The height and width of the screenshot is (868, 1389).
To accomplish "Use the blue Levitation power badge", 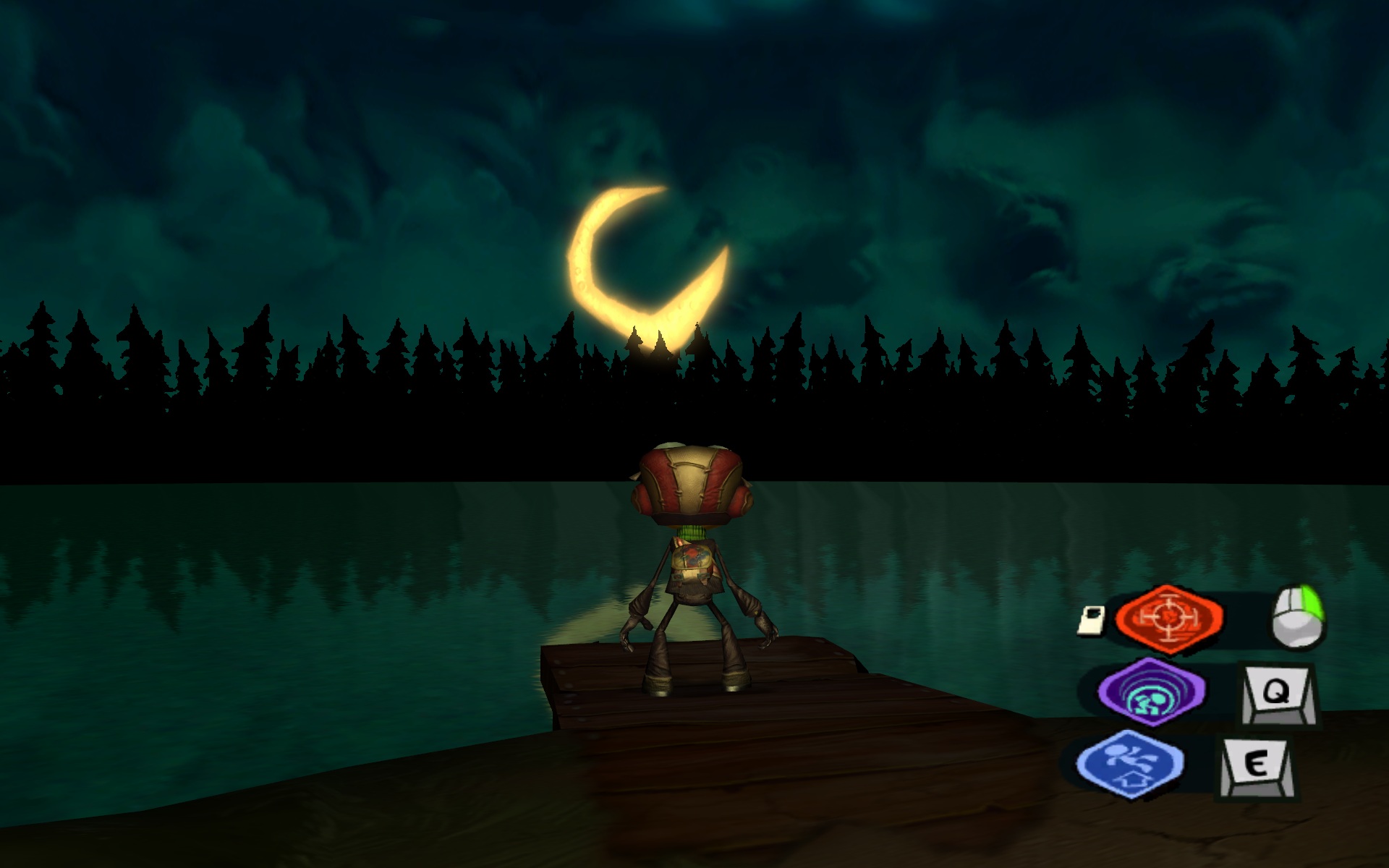I will 1130,764.
